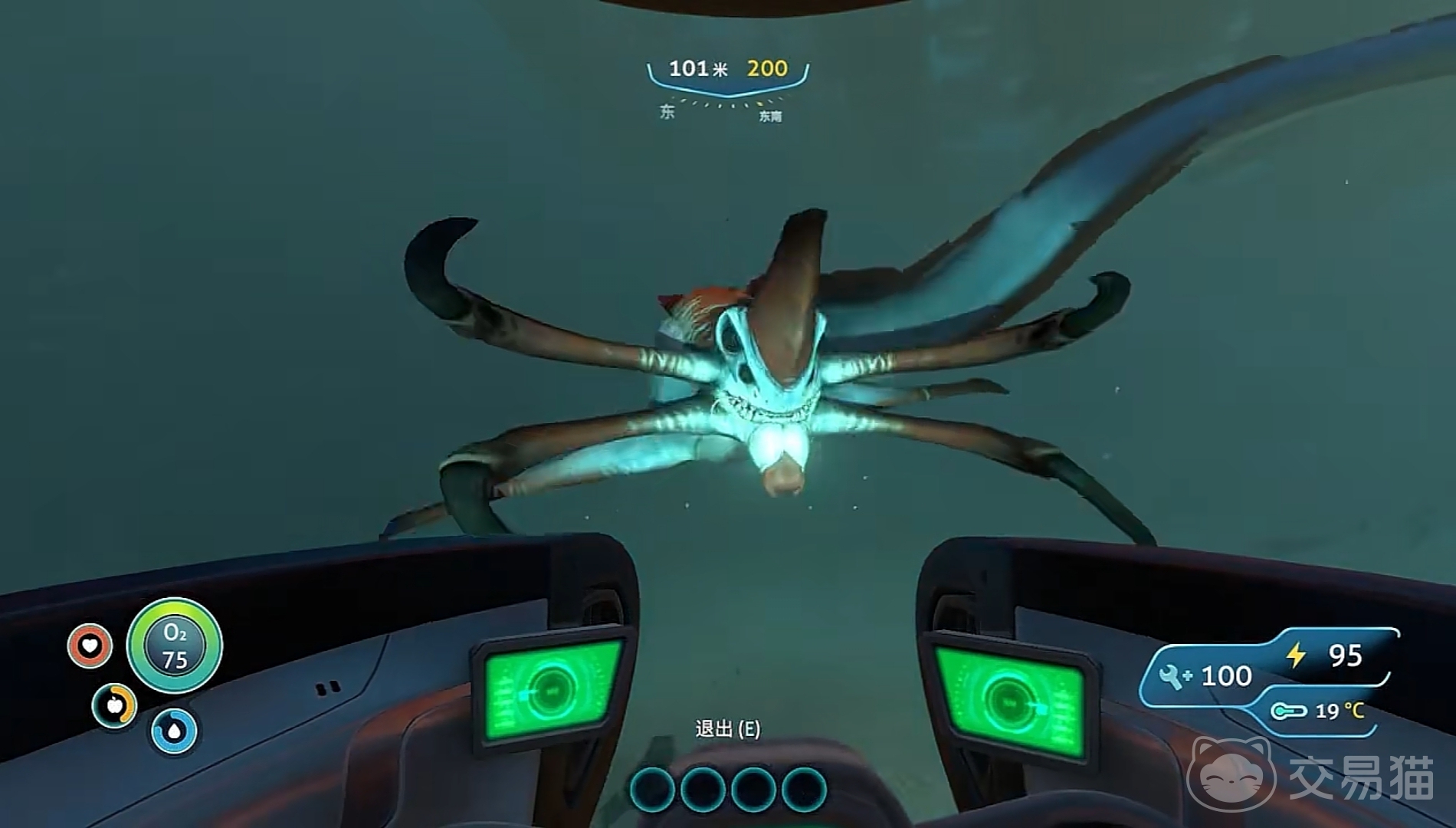
Task: Click the wrench hull integrity icon
Action: click(x=1172, y=676)
